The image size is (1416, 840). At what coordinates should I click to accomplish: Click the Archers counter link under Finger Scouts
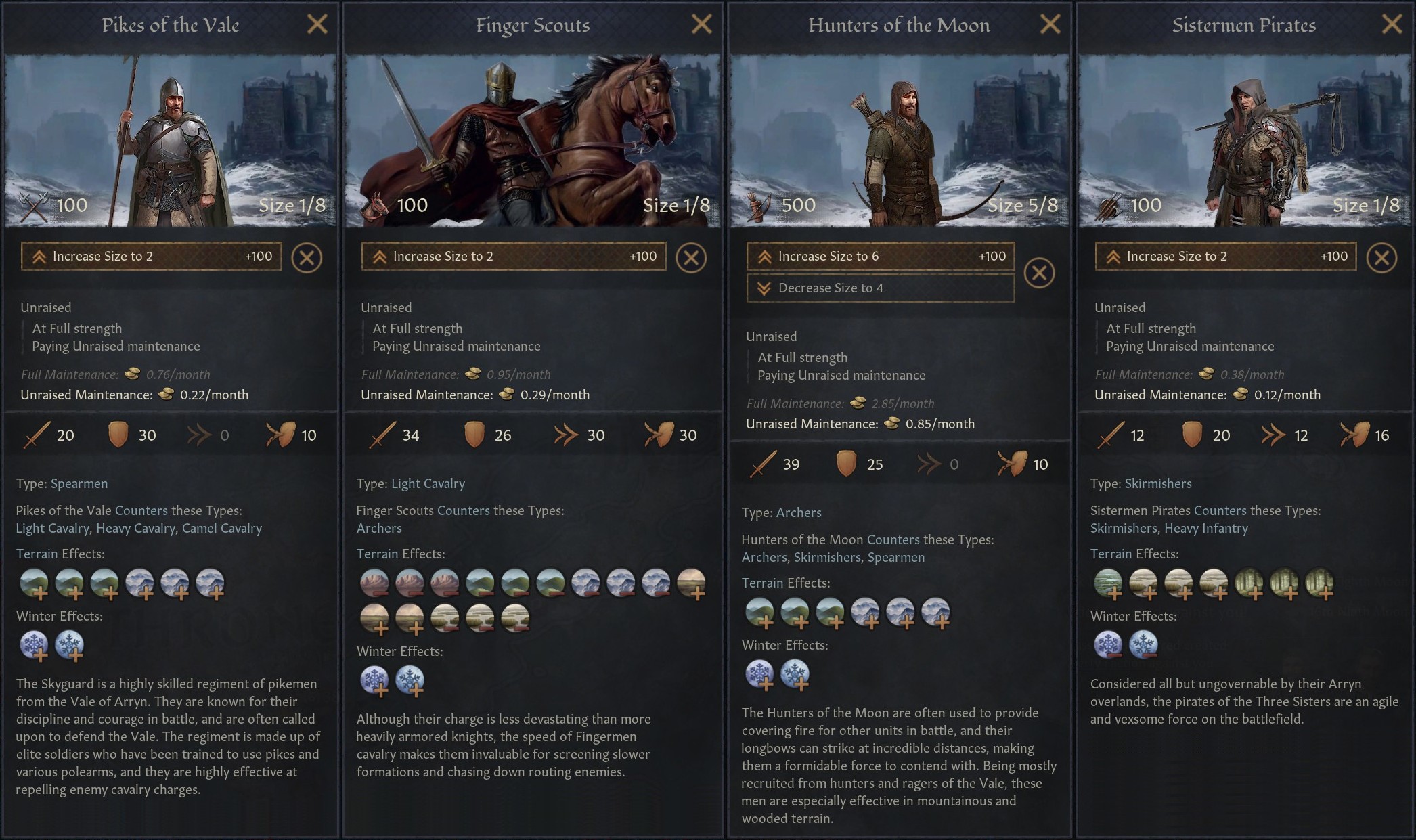(x=379, y=528)
